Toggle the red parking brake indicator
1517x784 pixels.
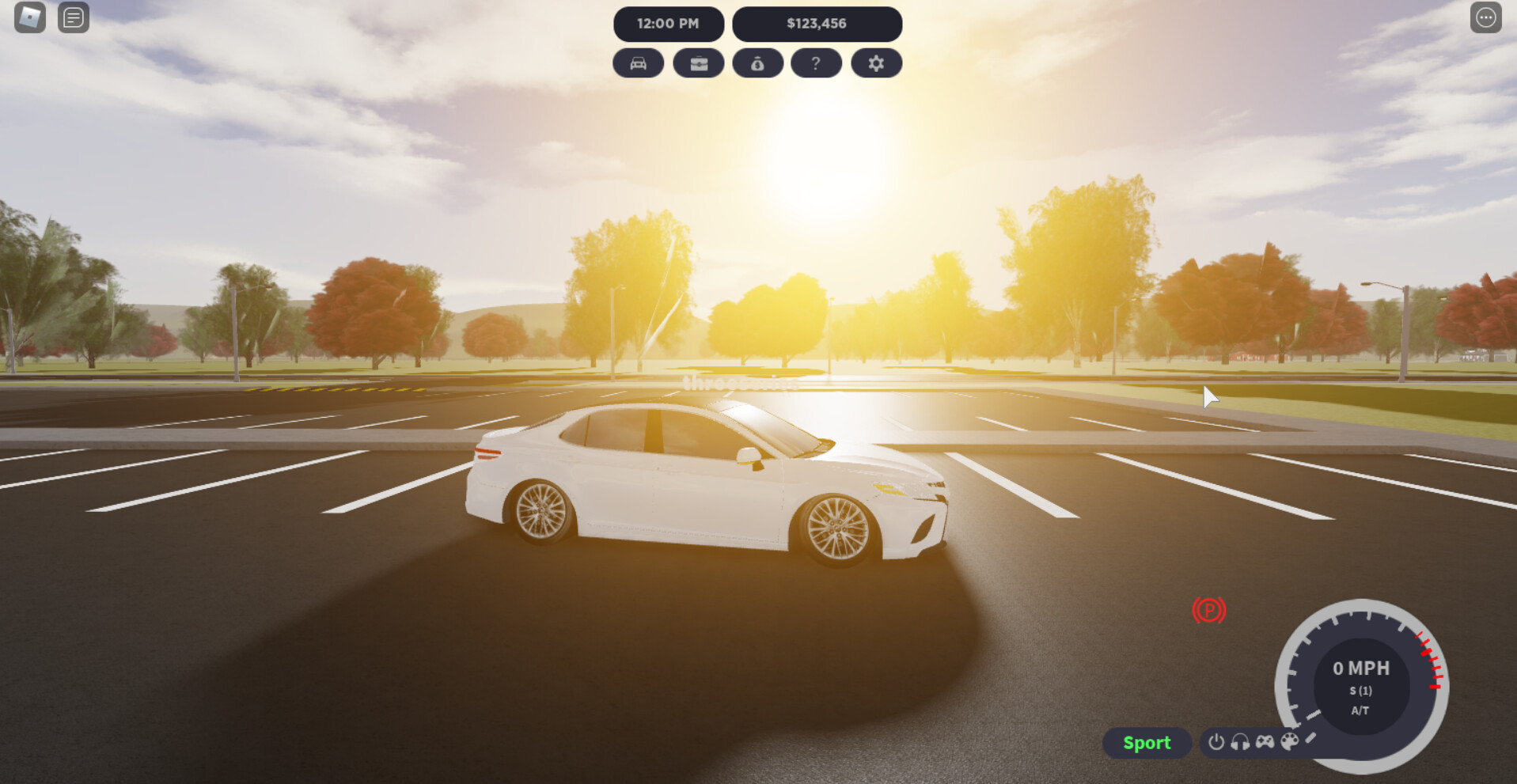(1208, 610)
